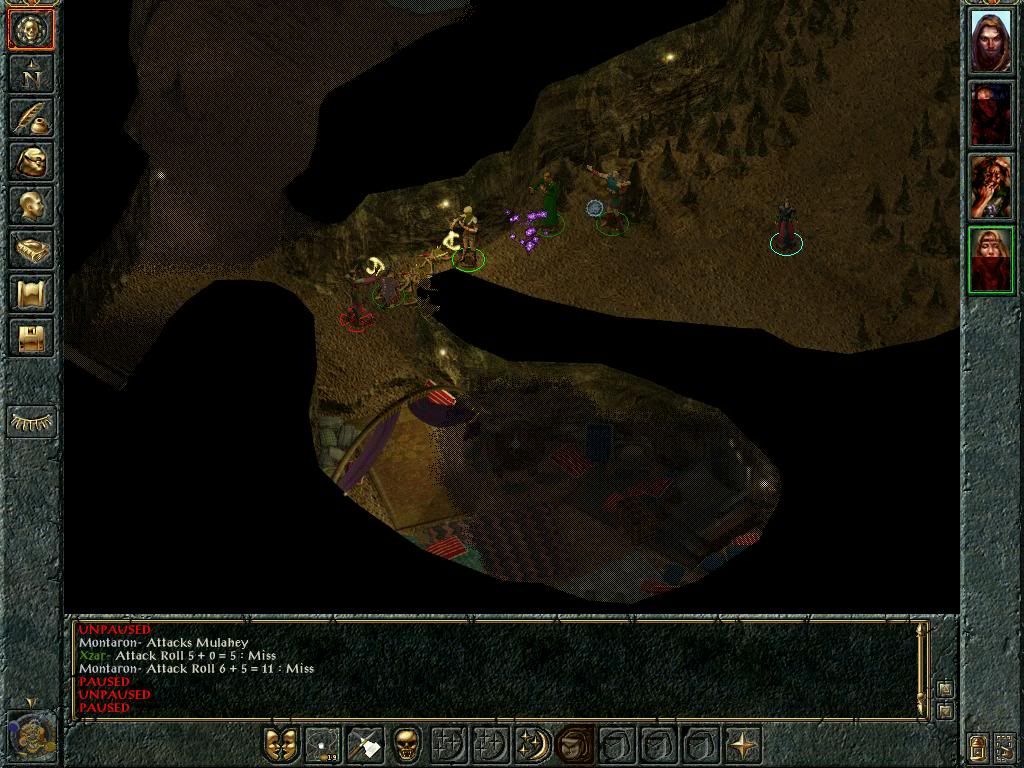1024x768 pixels.
Task: Activate the skull action button
Action: pyautogui.click(x=407, y=745)
